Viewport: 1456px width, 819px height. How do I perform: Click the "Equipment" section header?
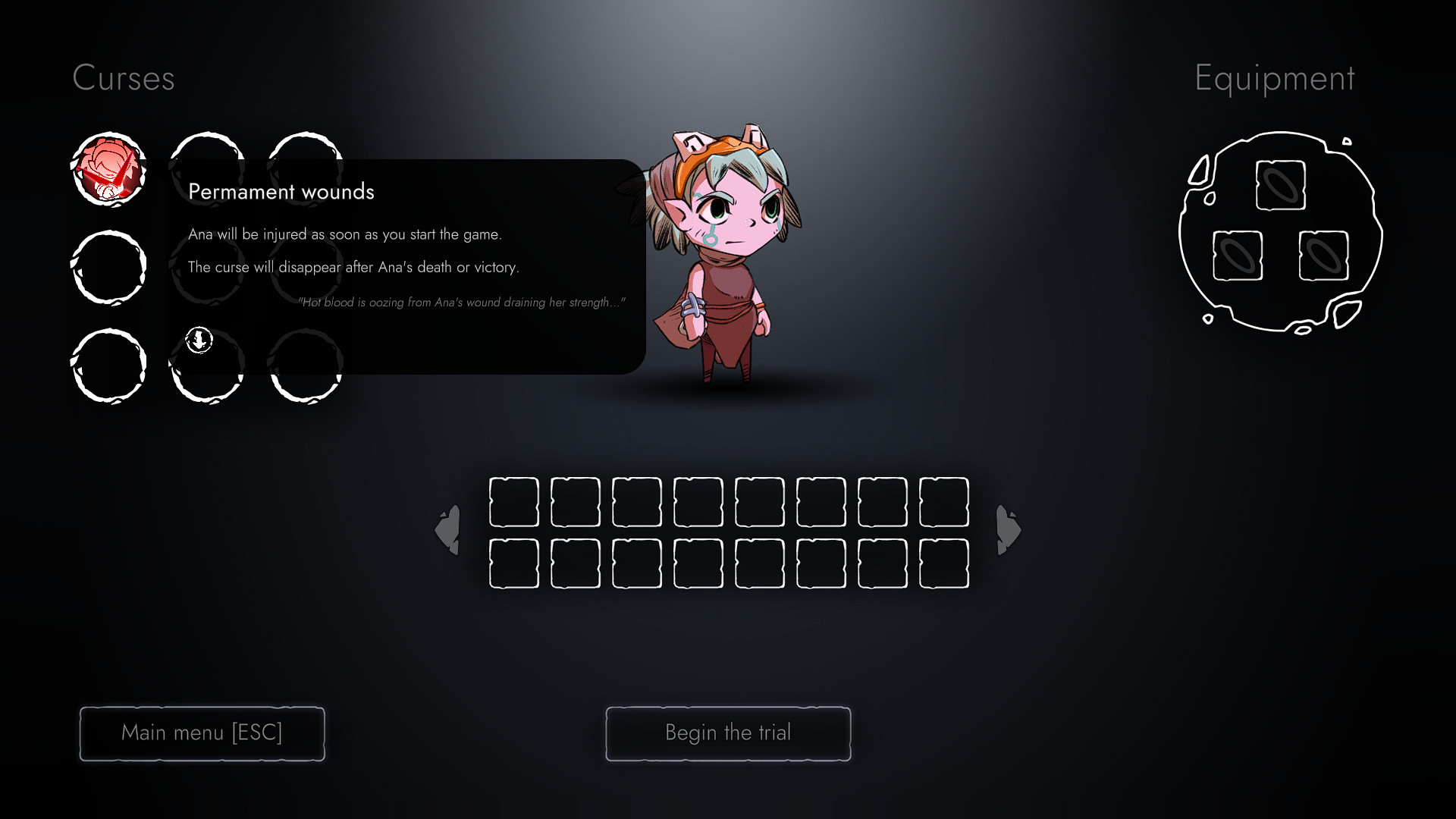(1275, 78)
